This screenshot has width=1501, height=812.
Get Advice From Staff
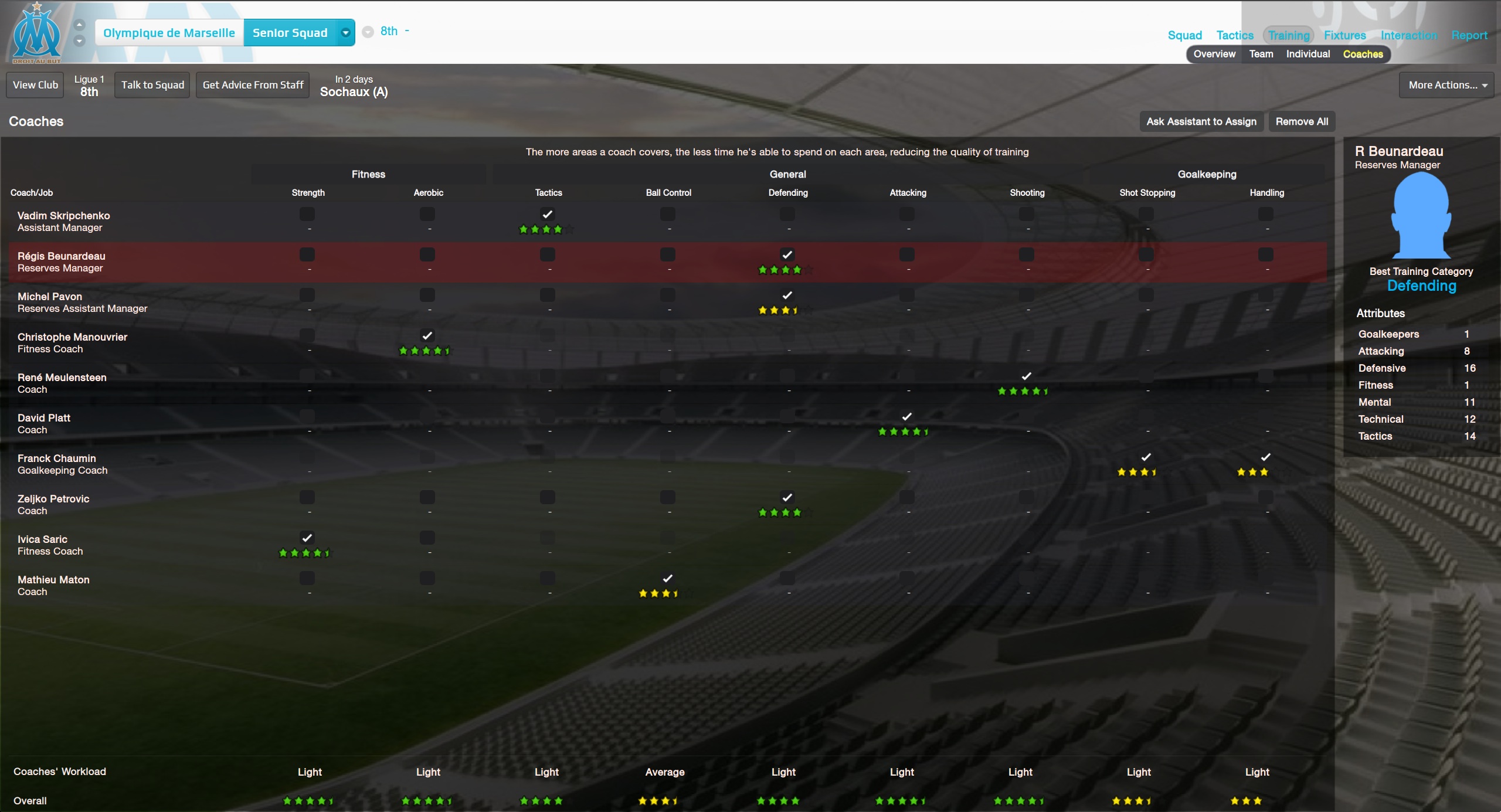pos(253,85)
